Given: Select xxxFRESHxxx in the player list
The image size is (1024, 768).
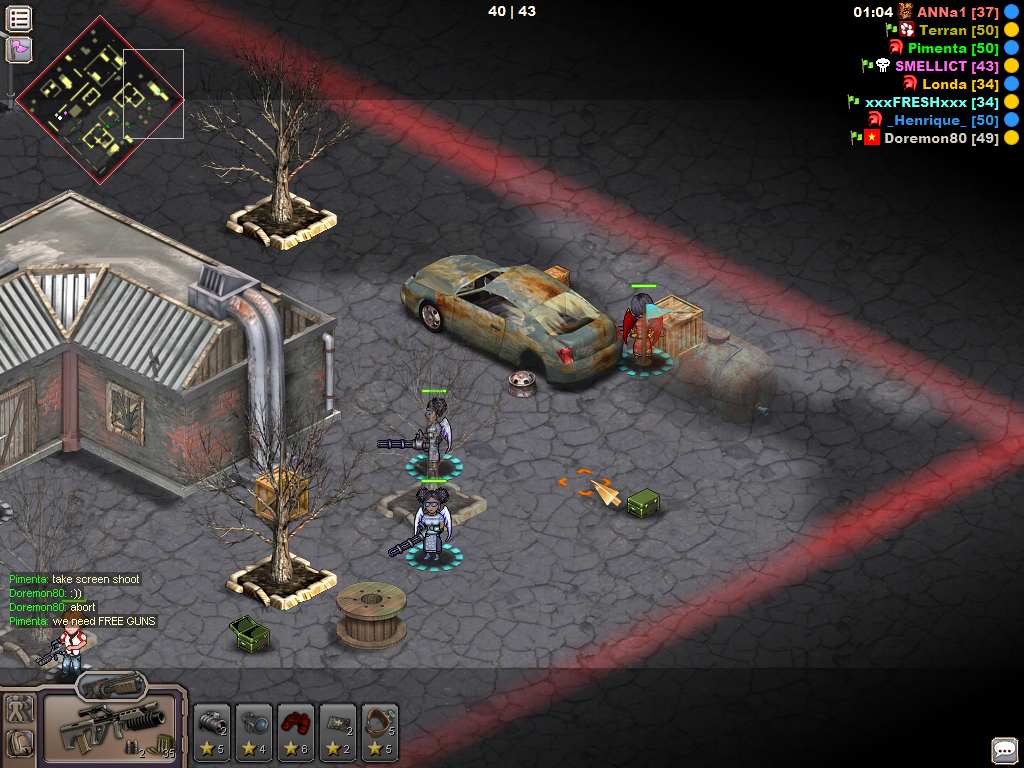Looking at the screenshot, I should click(x=916, y=102).
